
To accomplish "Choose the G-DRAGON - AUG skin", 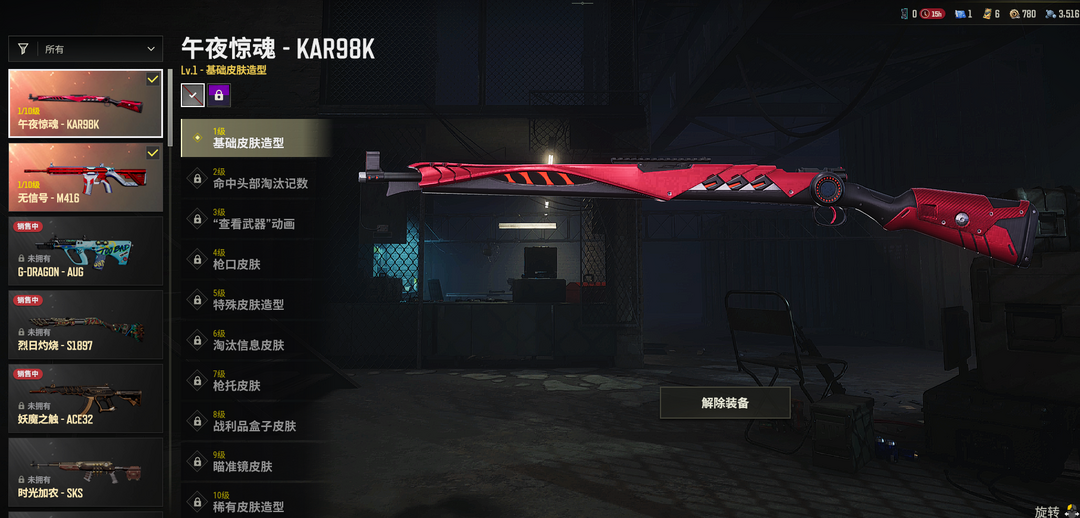I will tap(86, 251).
